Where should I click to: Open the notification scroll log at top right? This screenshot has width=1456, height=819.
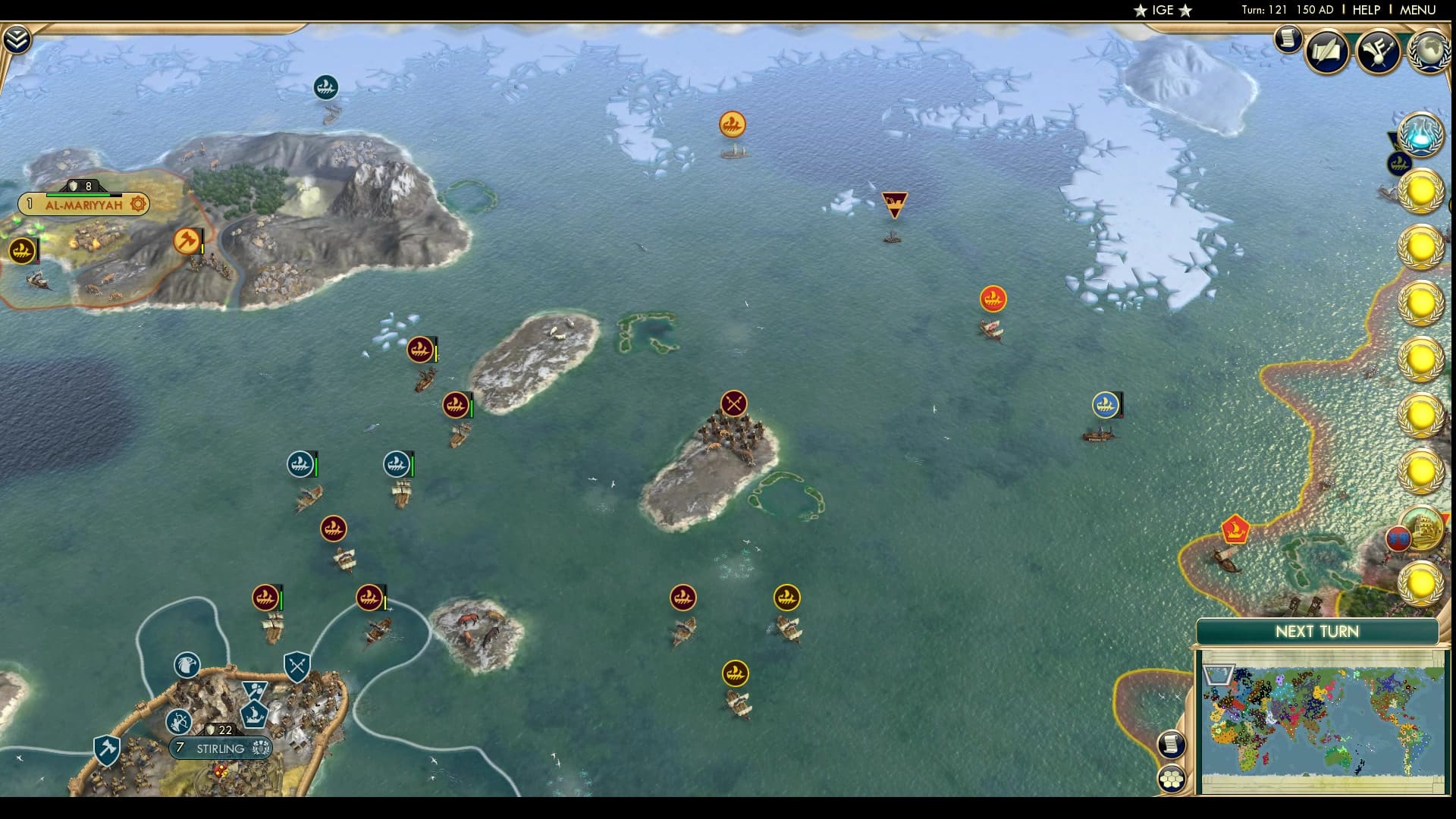pyautogui.click(x=1288, y=42)
